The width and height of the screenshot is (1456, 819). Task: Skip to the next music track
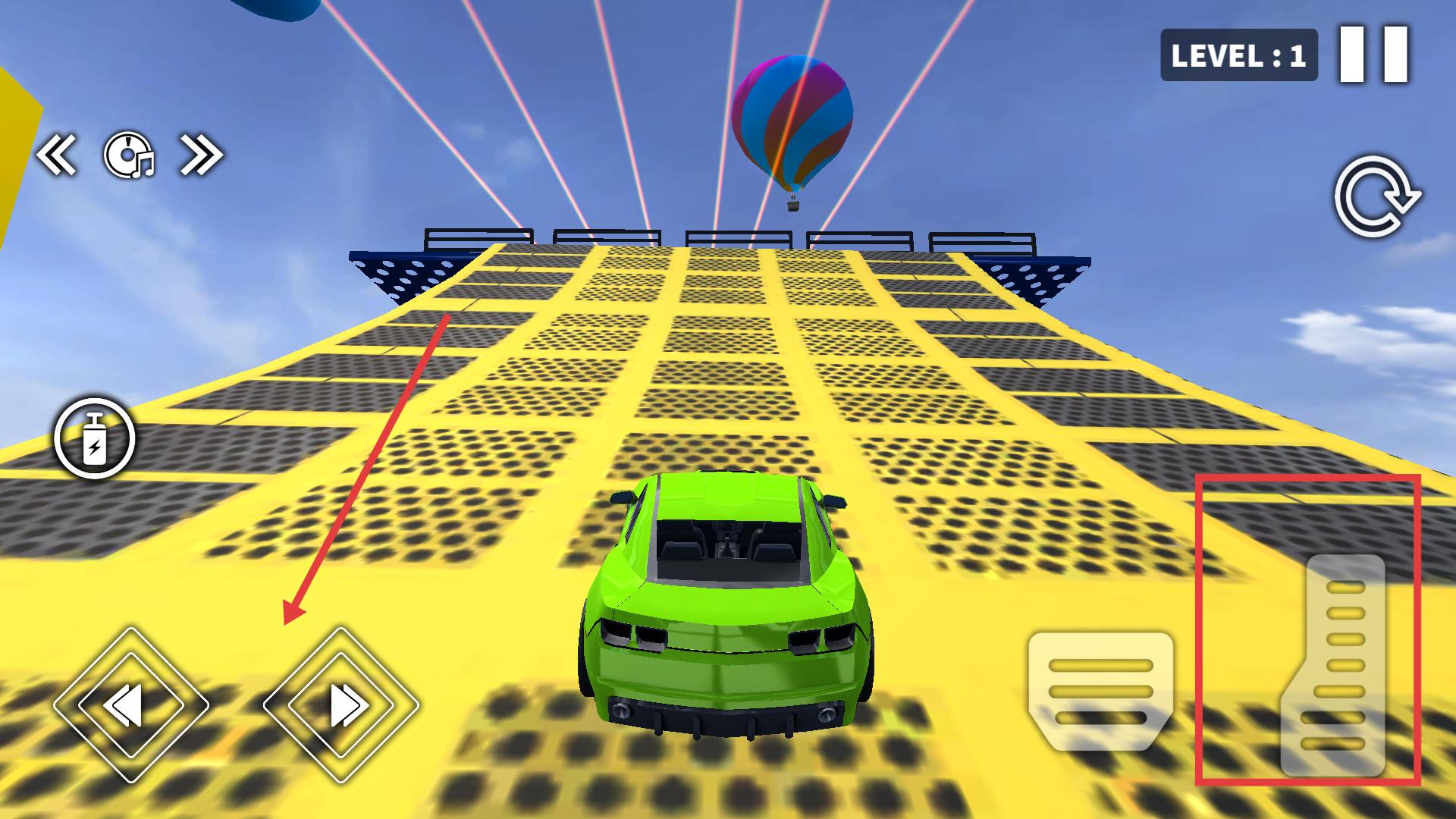click(201, 155)
